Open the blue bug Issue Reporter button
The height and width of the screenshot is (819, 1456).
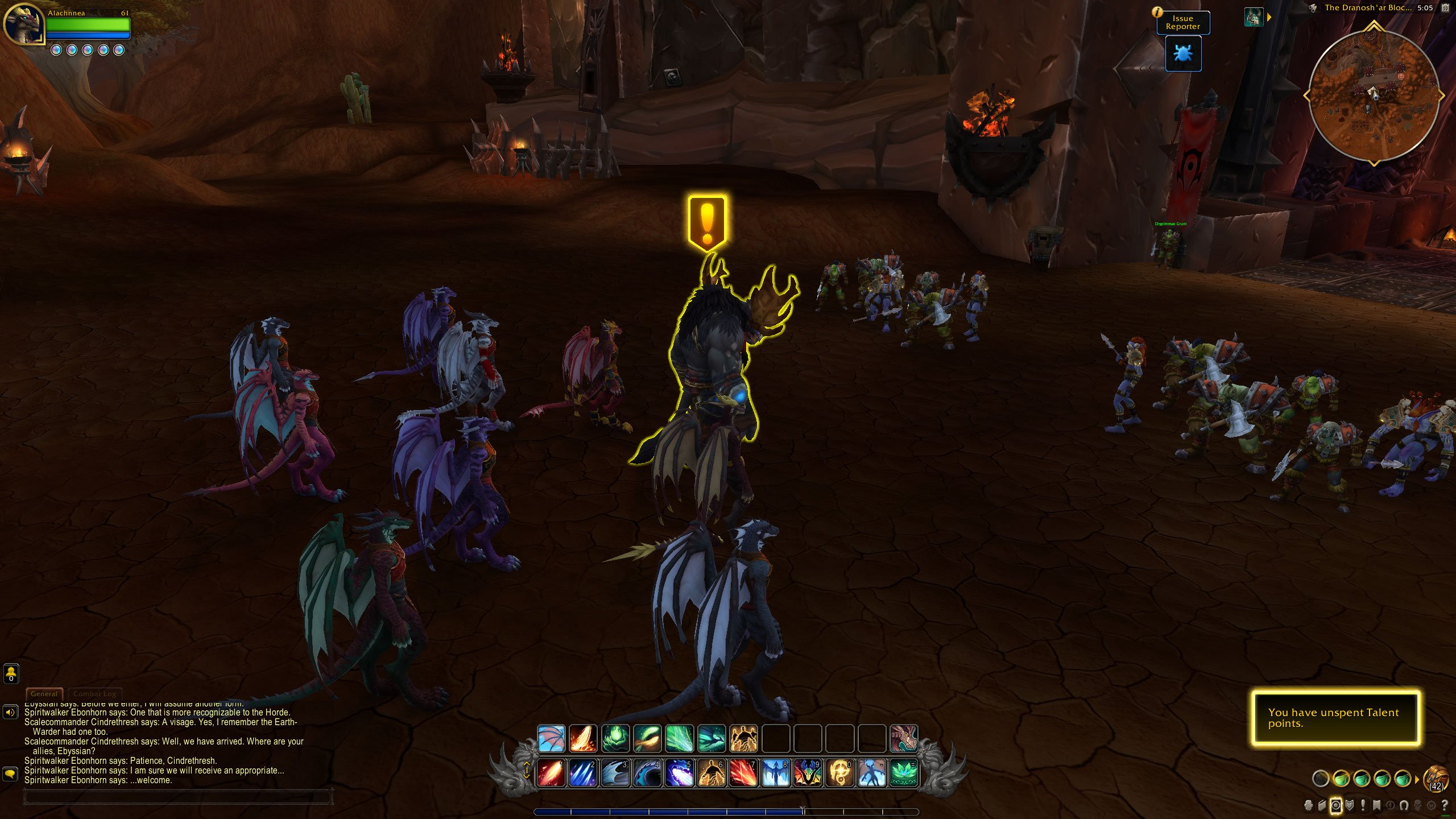pos(1183,54)
